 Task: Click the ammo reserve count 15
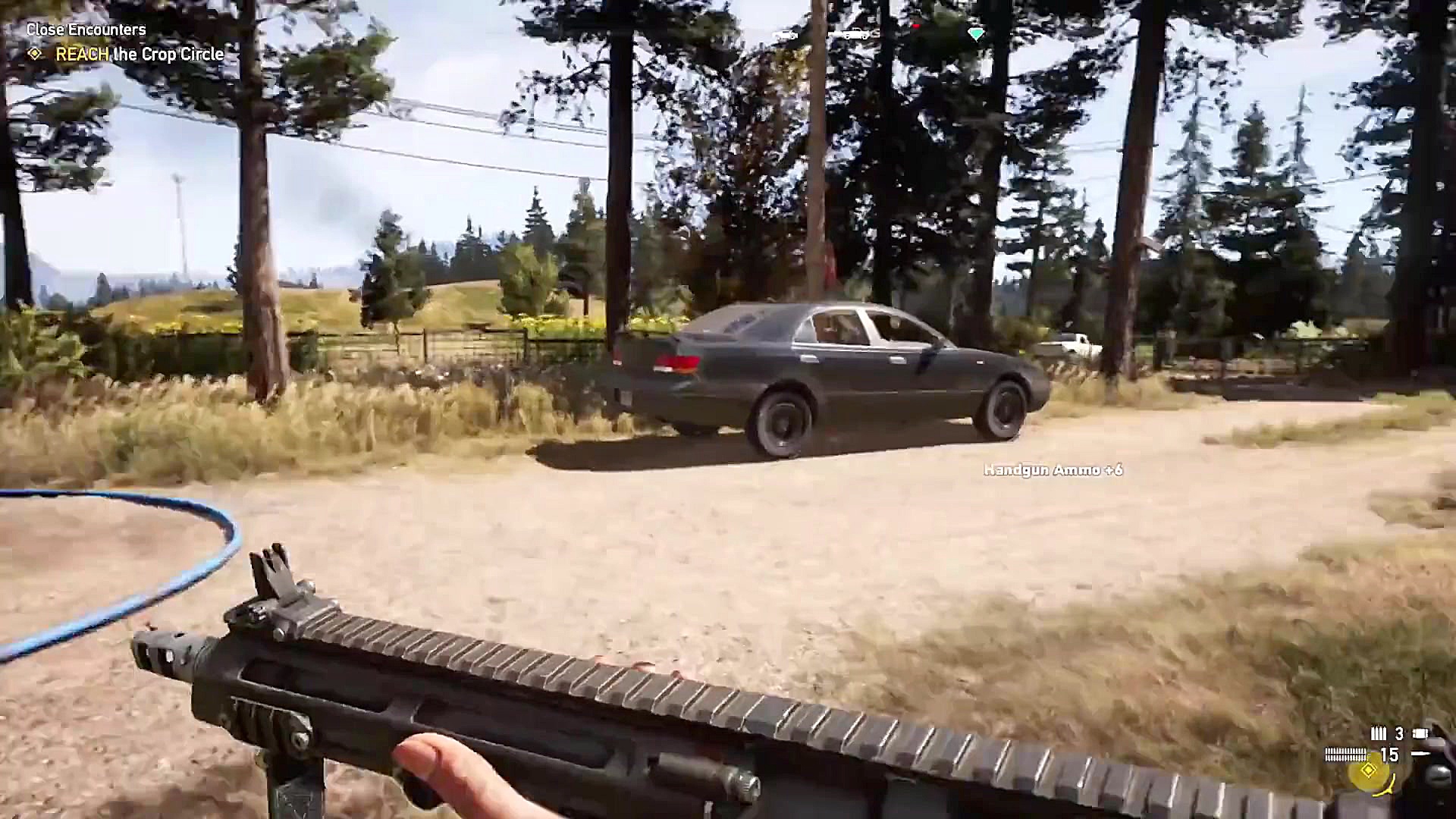(x=1390, y=755)
